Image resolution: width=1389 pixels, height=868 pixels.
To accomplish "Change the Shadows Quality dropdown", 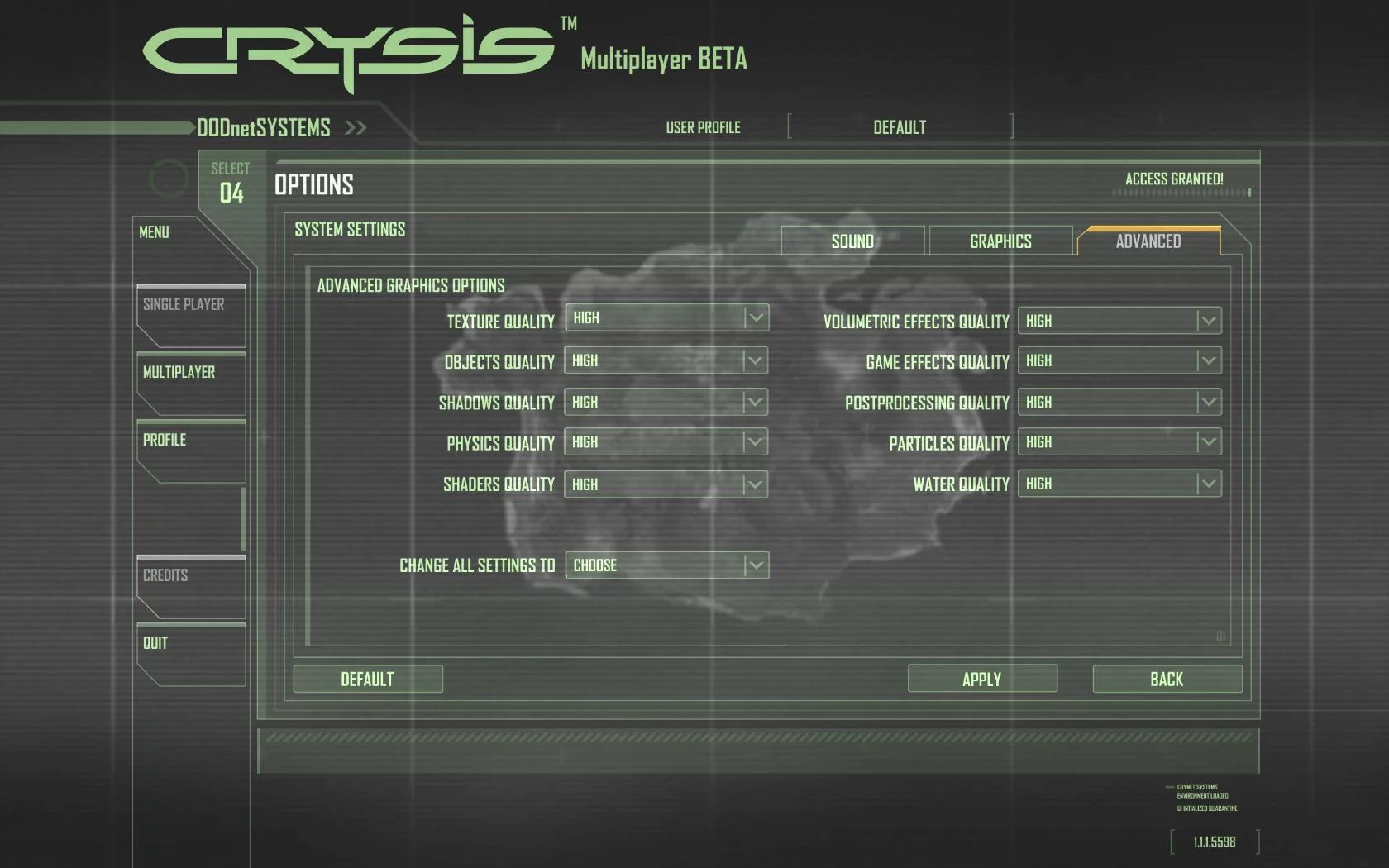I will [666, 402].
